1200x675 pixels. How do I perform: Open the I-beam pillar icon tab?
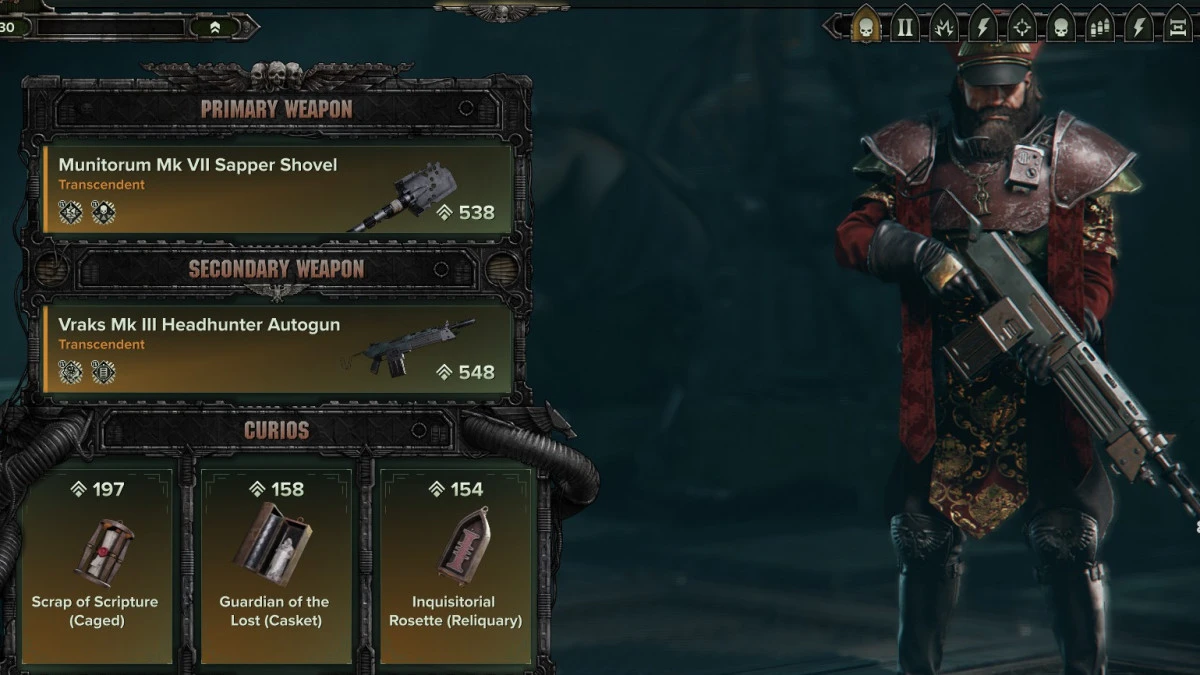tap(1177, 27)
